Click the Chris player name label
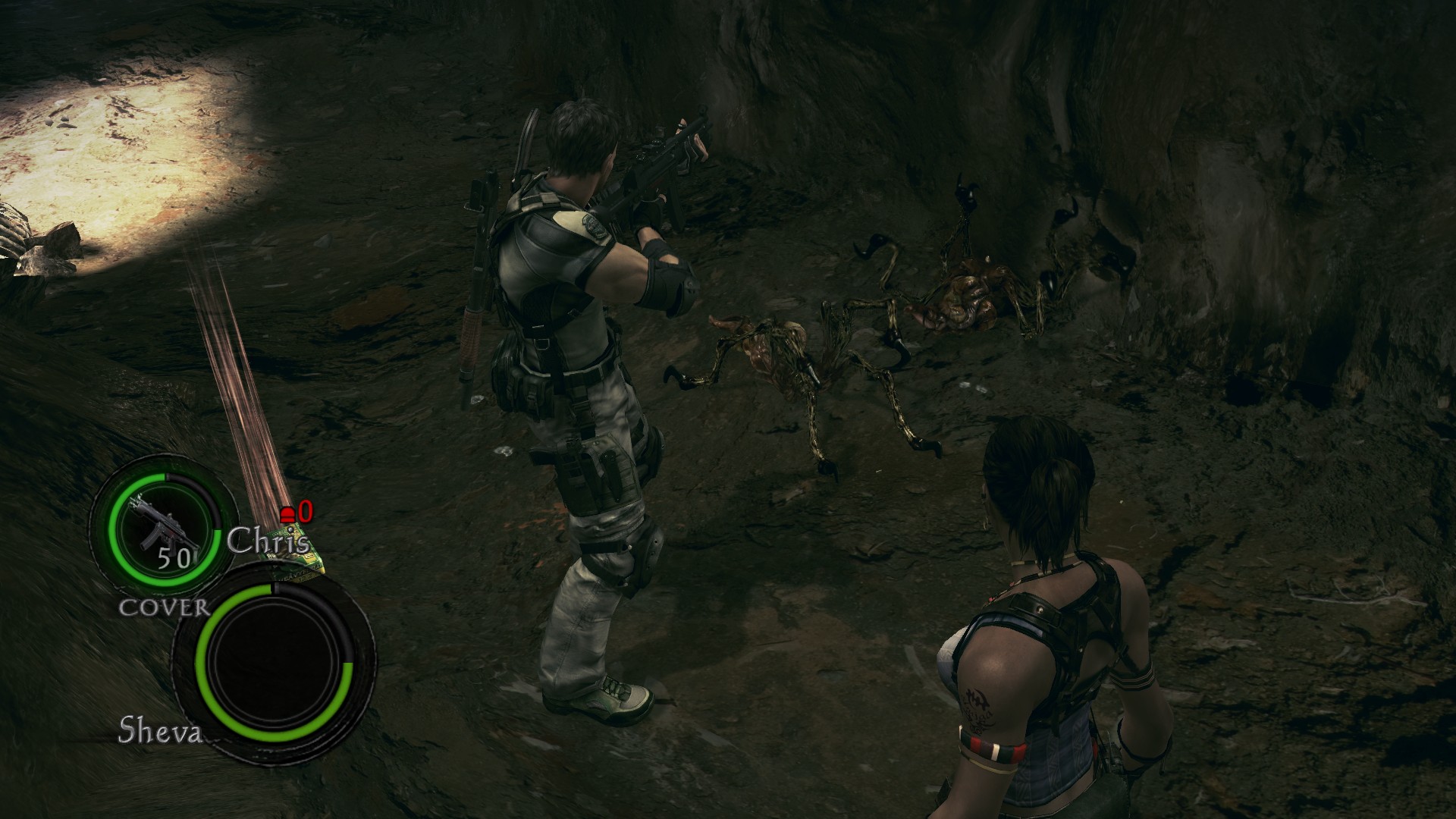The width and height of the screenshot is (1456, 819). (268, 542)
